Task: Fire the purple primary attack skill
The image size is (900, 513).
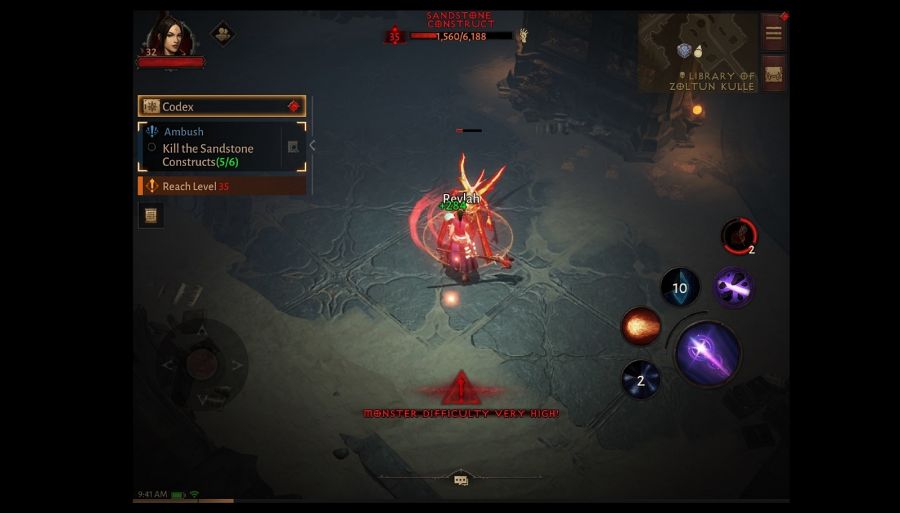Action: coord(708,352)
